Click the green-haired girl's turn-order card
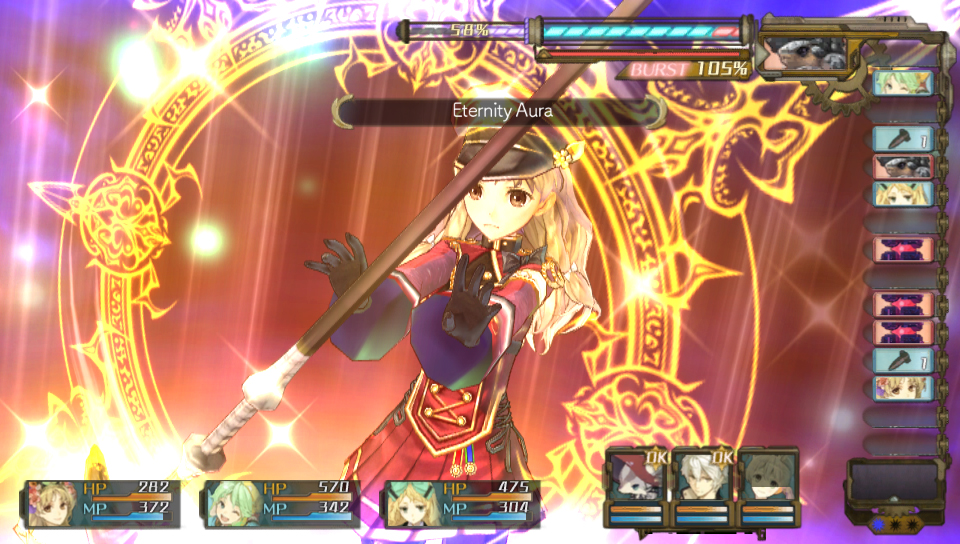Screen dimensions: 960x544 click(903, 82)
